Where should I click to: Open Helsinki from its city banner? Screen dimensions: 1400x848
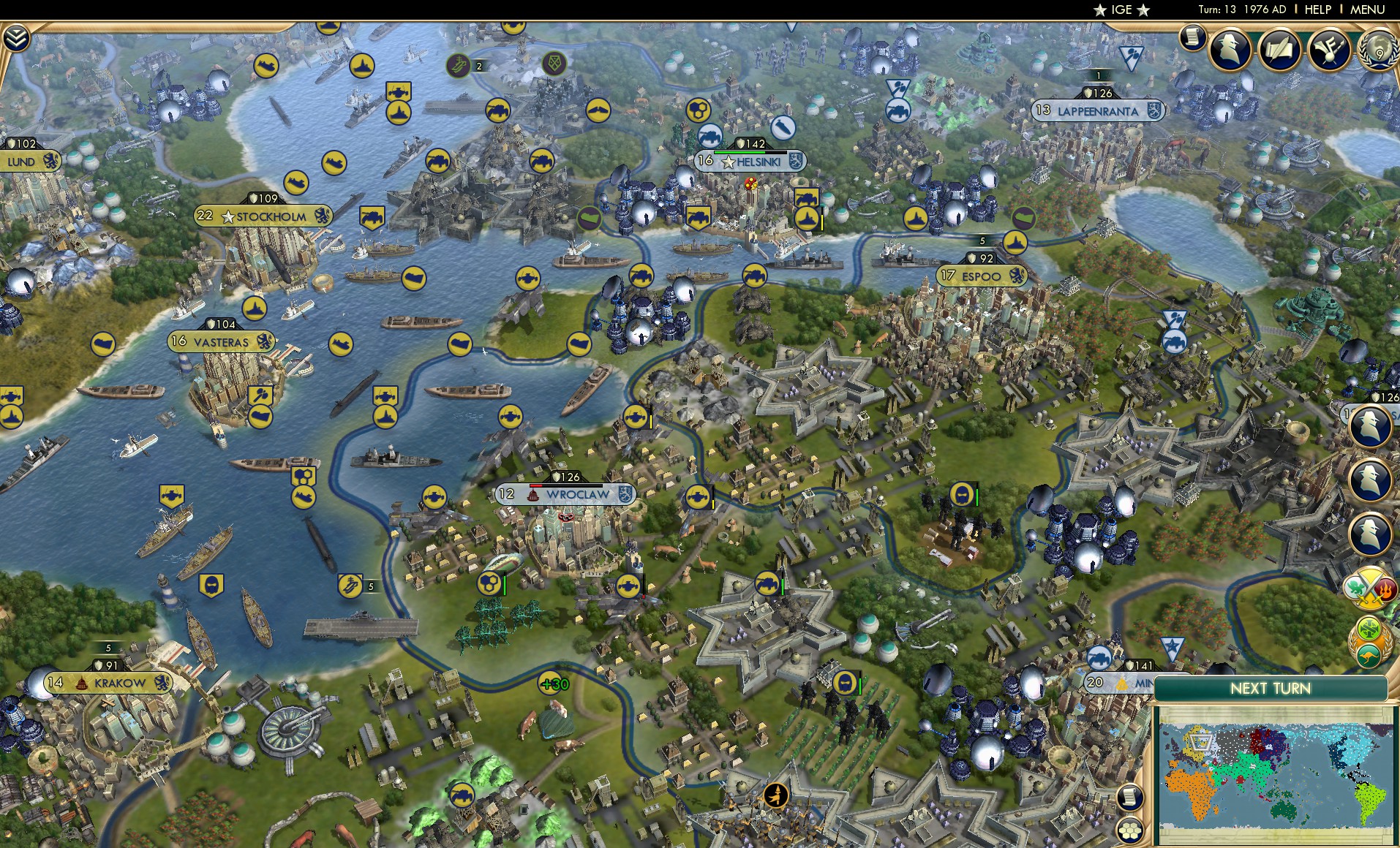tap(753, 162)
